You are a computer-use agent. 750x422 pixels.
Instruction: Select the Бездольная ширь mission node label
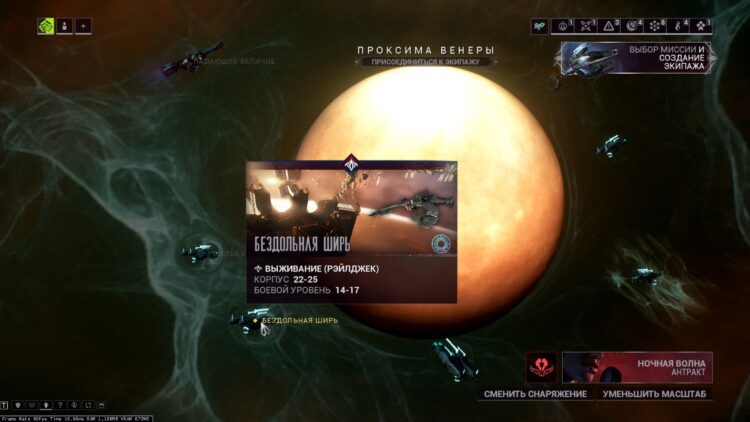click(x=299, y=321)
